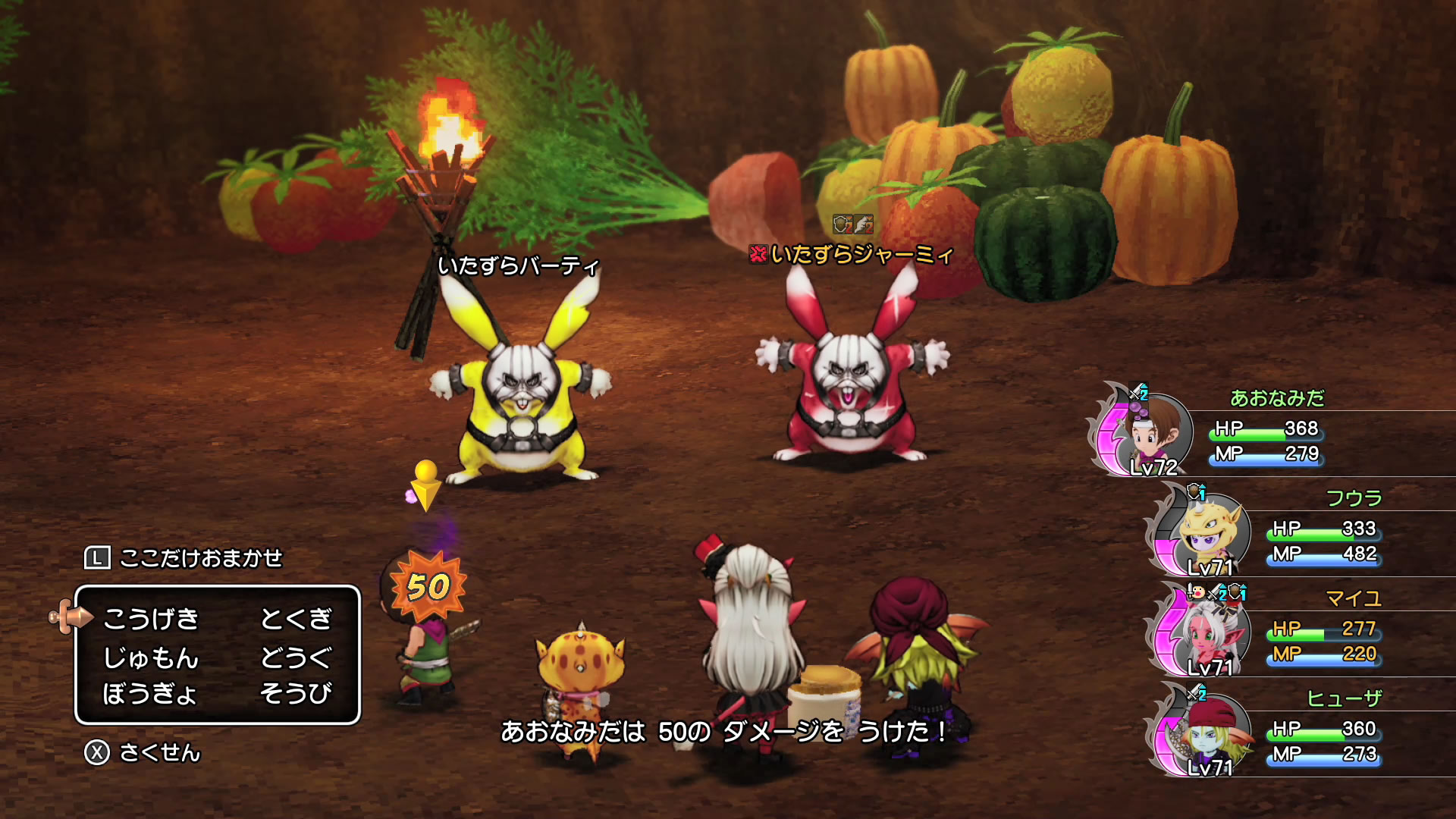
Task: Choose the そうび equipment command
Action: [x=296, y=693]
